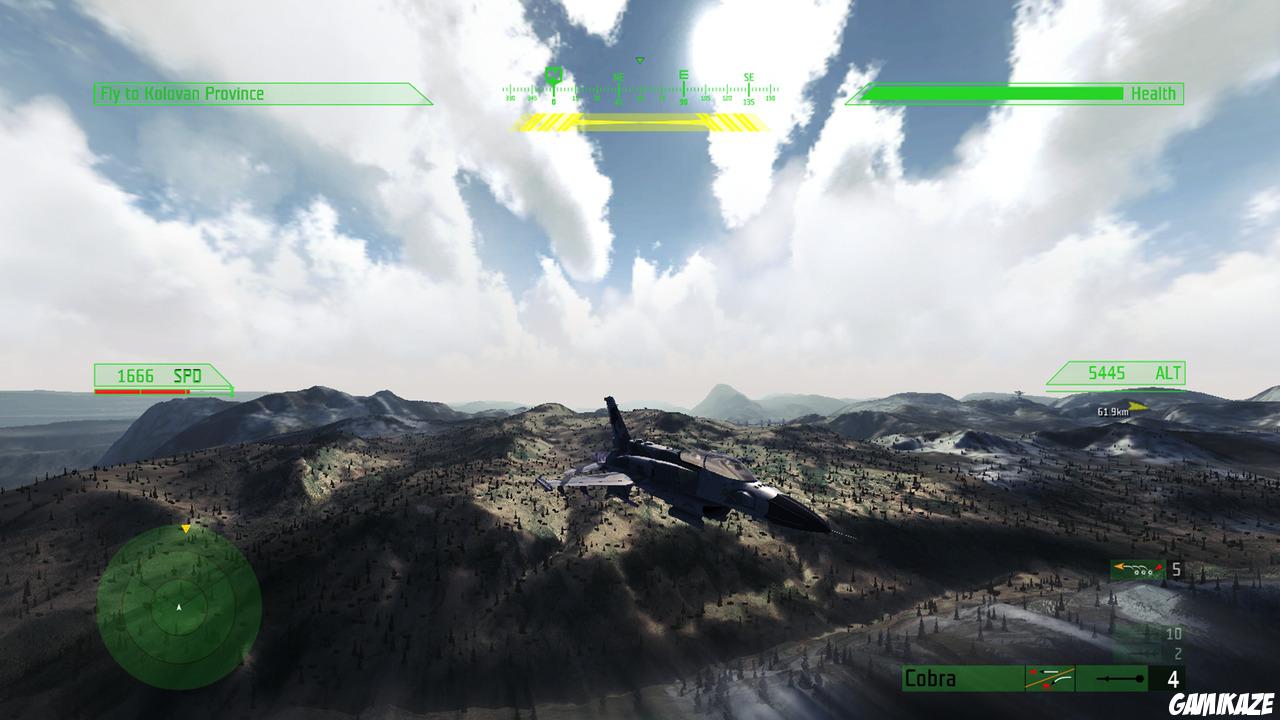Click the yellow triangle marker near the radar
The width and height of the screenshot is (1280, 720).
(185, 529)
